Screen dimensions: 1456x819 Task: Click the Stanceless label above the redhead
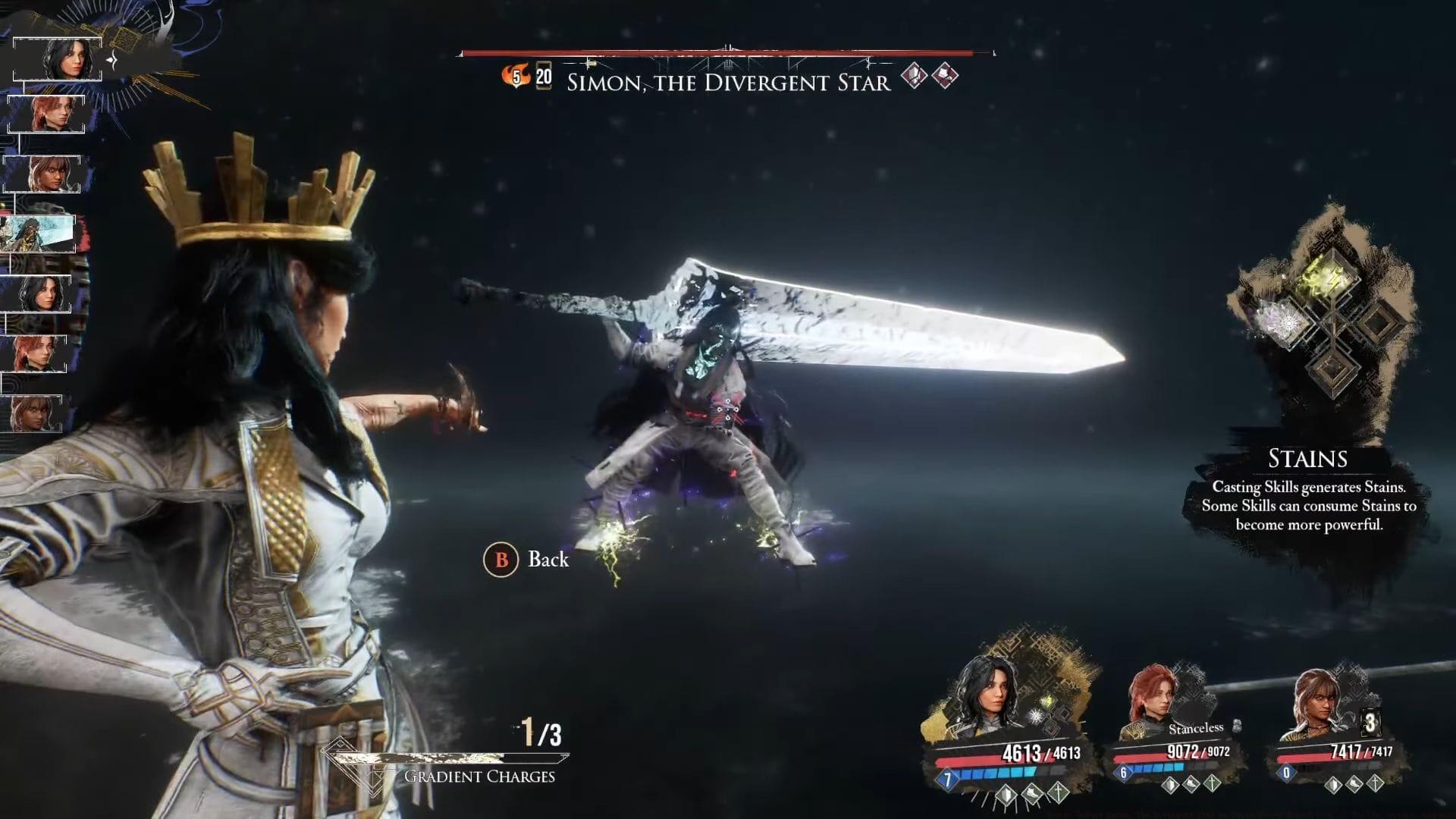coord(1196,728)
